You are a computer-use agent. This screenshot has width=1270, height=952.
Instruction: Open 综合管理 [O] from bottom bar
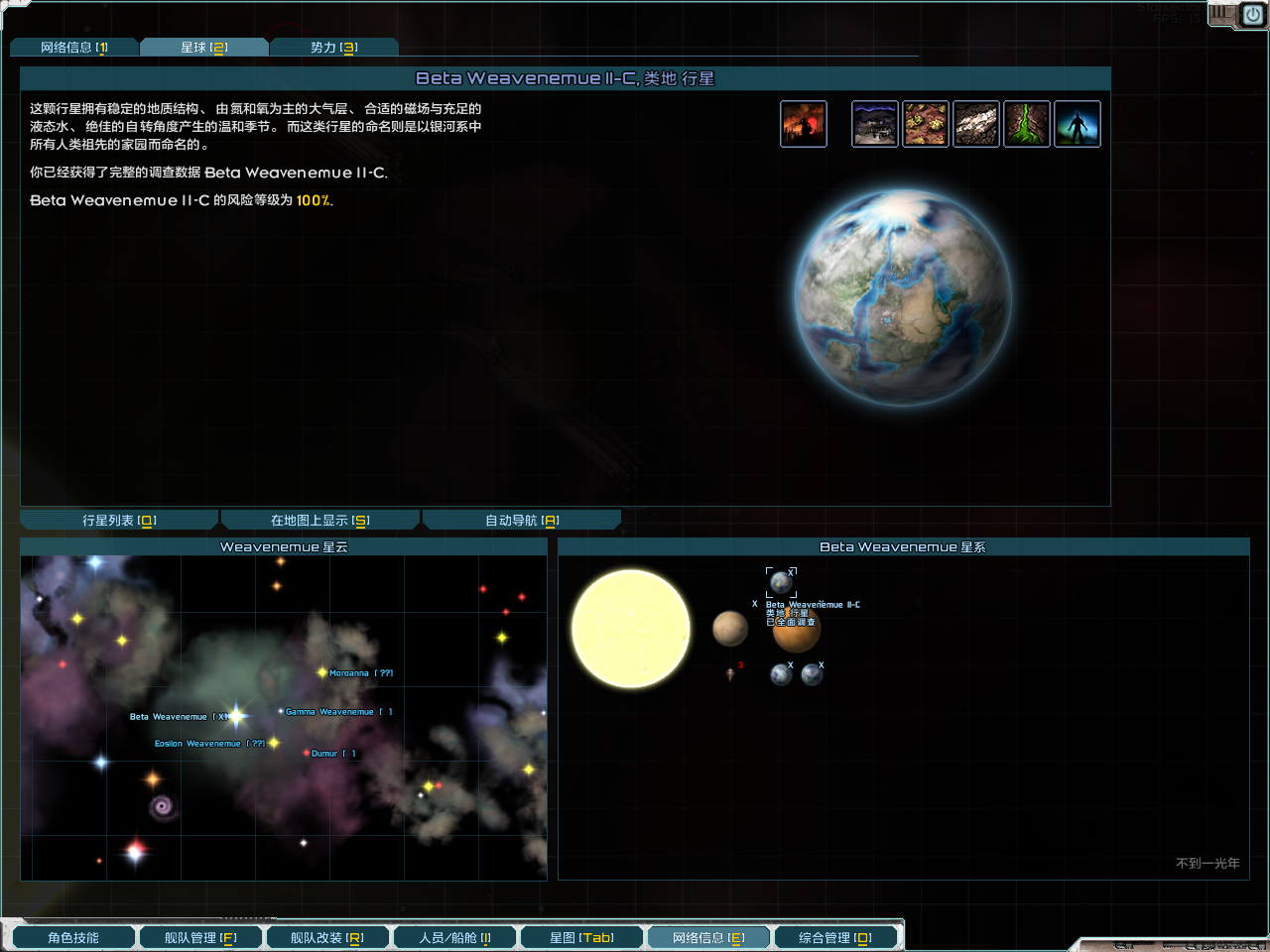[835, 935]
